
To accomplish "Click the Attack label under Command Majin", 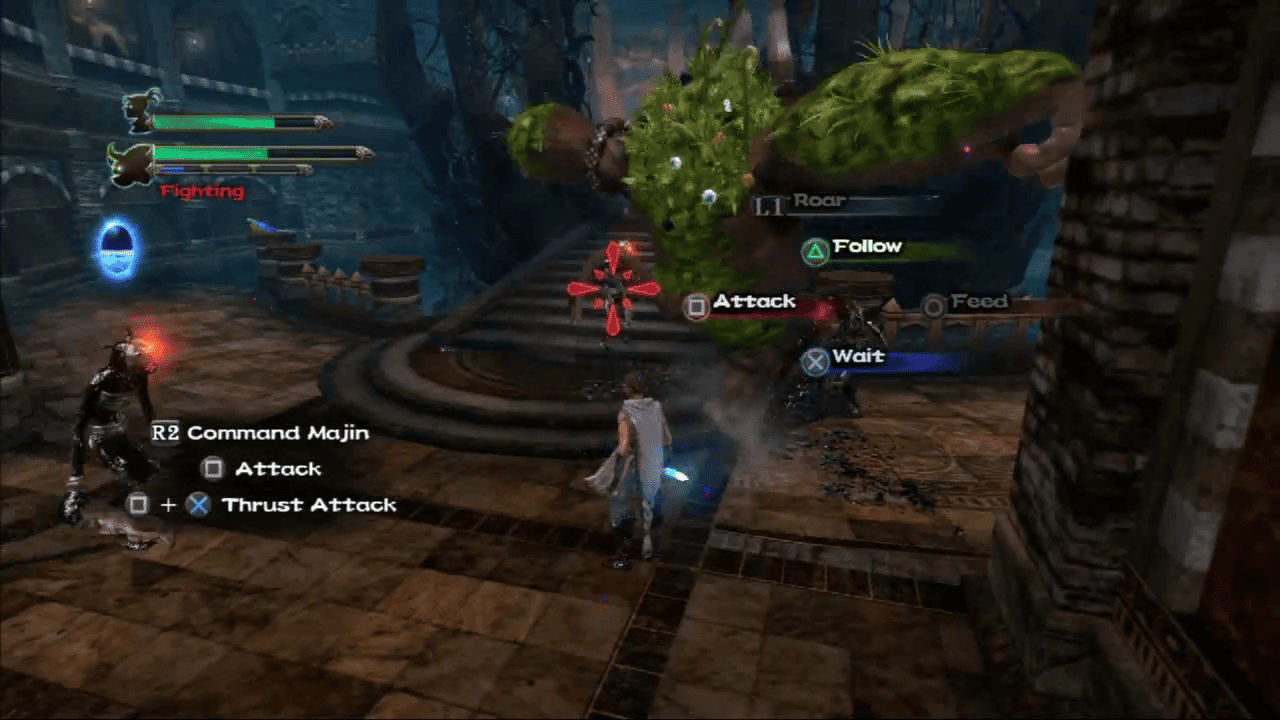I will point(281,468).
